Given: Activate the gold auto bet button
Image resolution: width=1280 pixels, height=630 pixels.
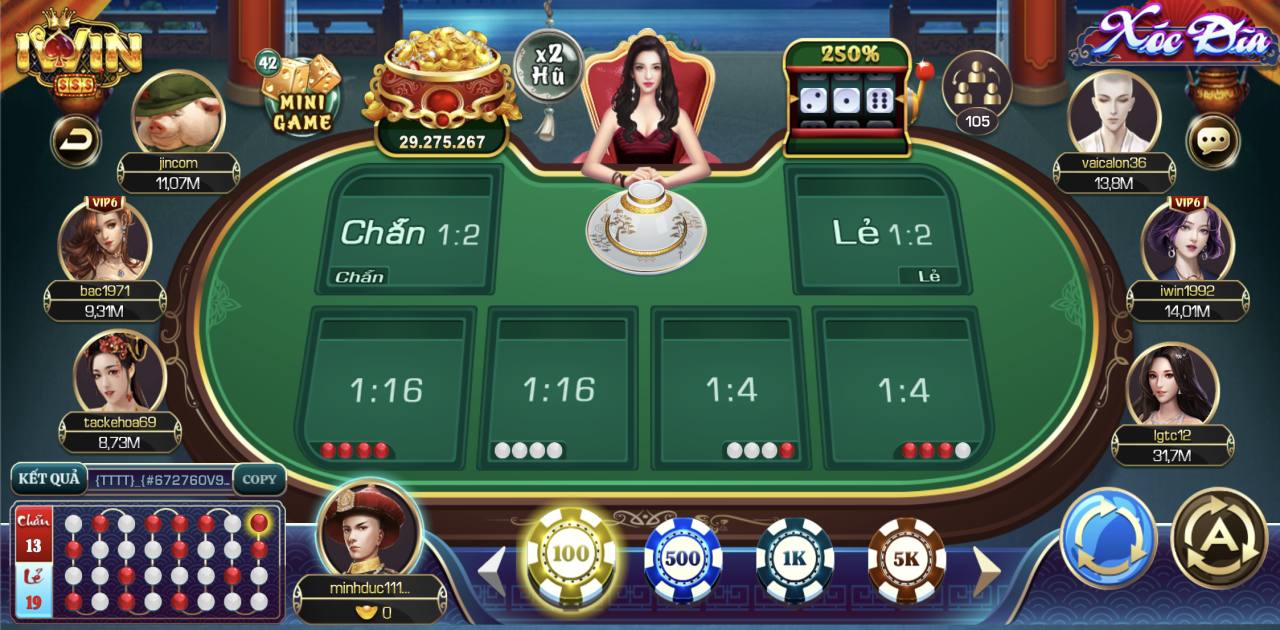Looking at the screenshot, I should [1219, 538].
